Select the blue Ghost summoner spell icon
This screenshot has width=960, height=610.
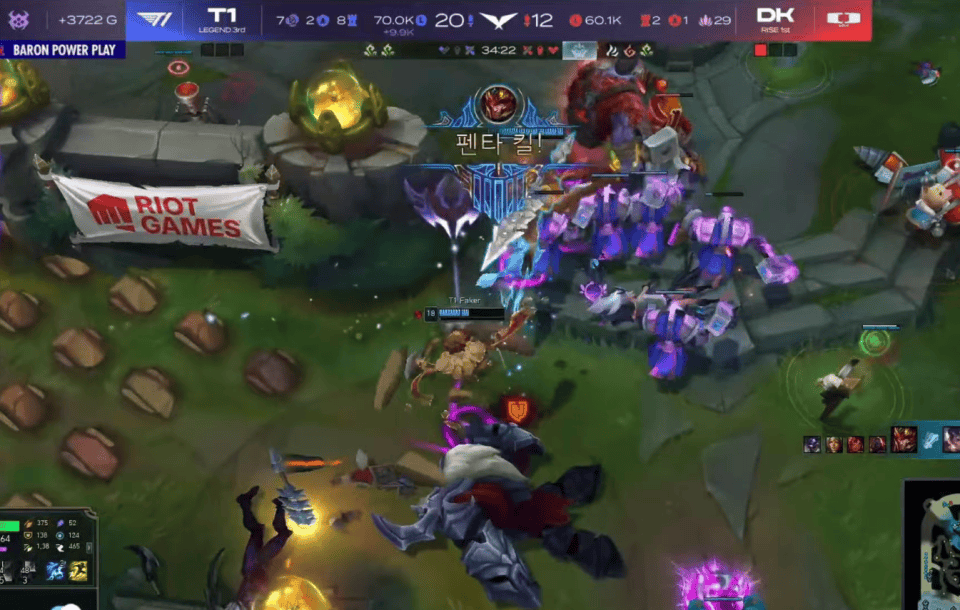pos(57,570)
